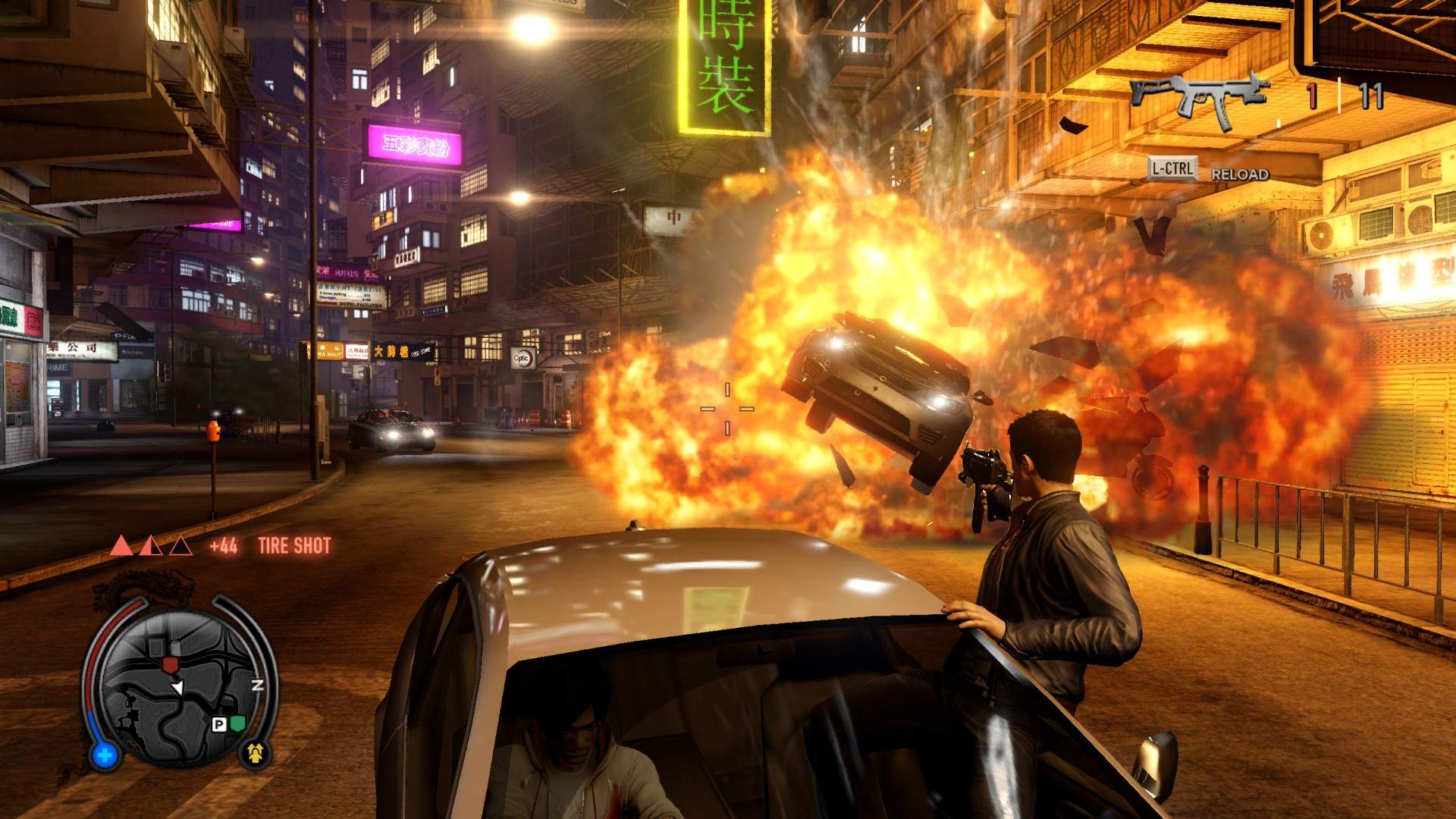This screenshot has width=1456, height=819.
Task: Select the red objective marker on the minimap
Action: 169,664
